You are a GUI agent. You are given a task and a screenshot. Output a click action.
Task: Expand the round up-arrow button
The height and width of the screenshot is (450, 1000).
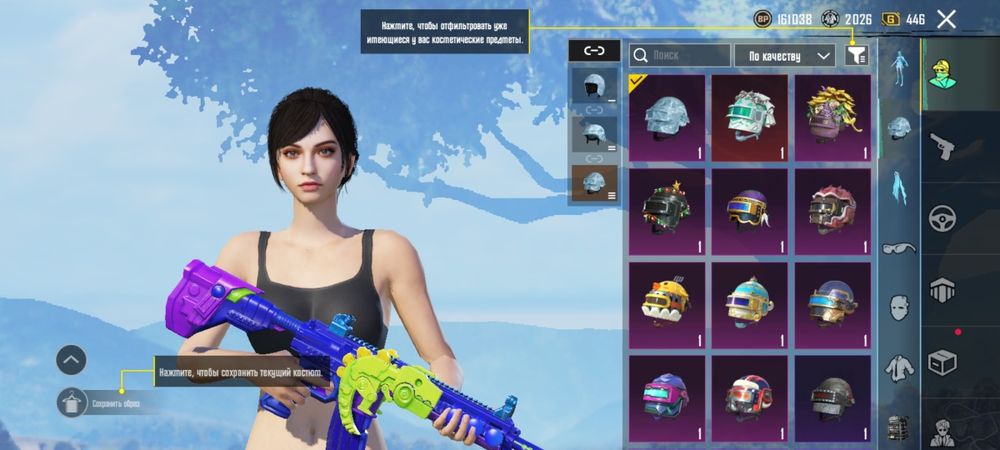coord(71,358)
